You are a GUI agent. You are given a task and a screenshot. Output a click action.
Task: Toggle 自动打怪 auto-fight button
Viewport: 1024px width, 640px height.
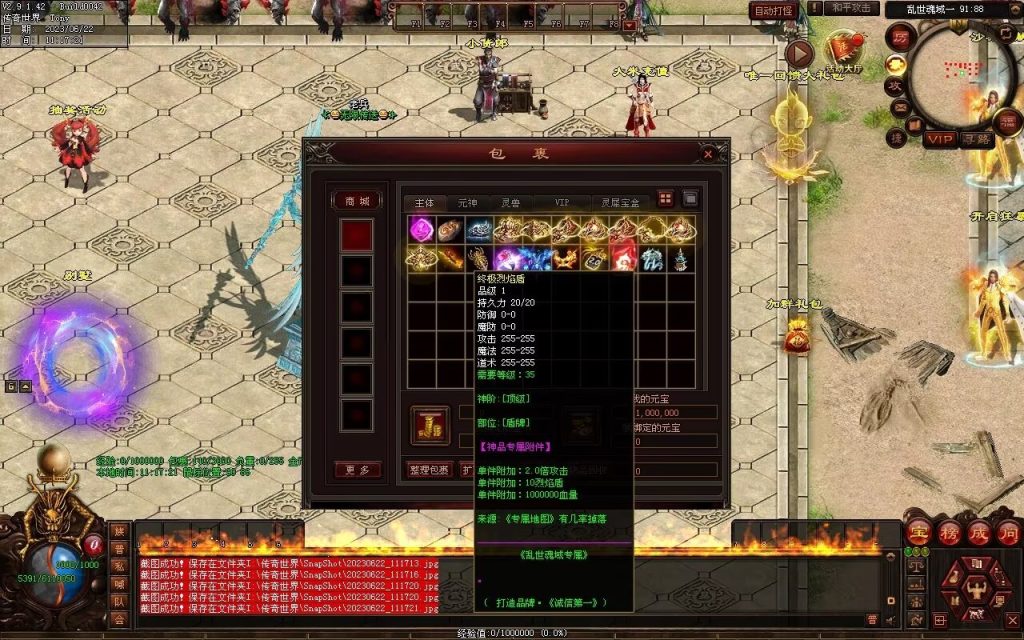(773, 10)
